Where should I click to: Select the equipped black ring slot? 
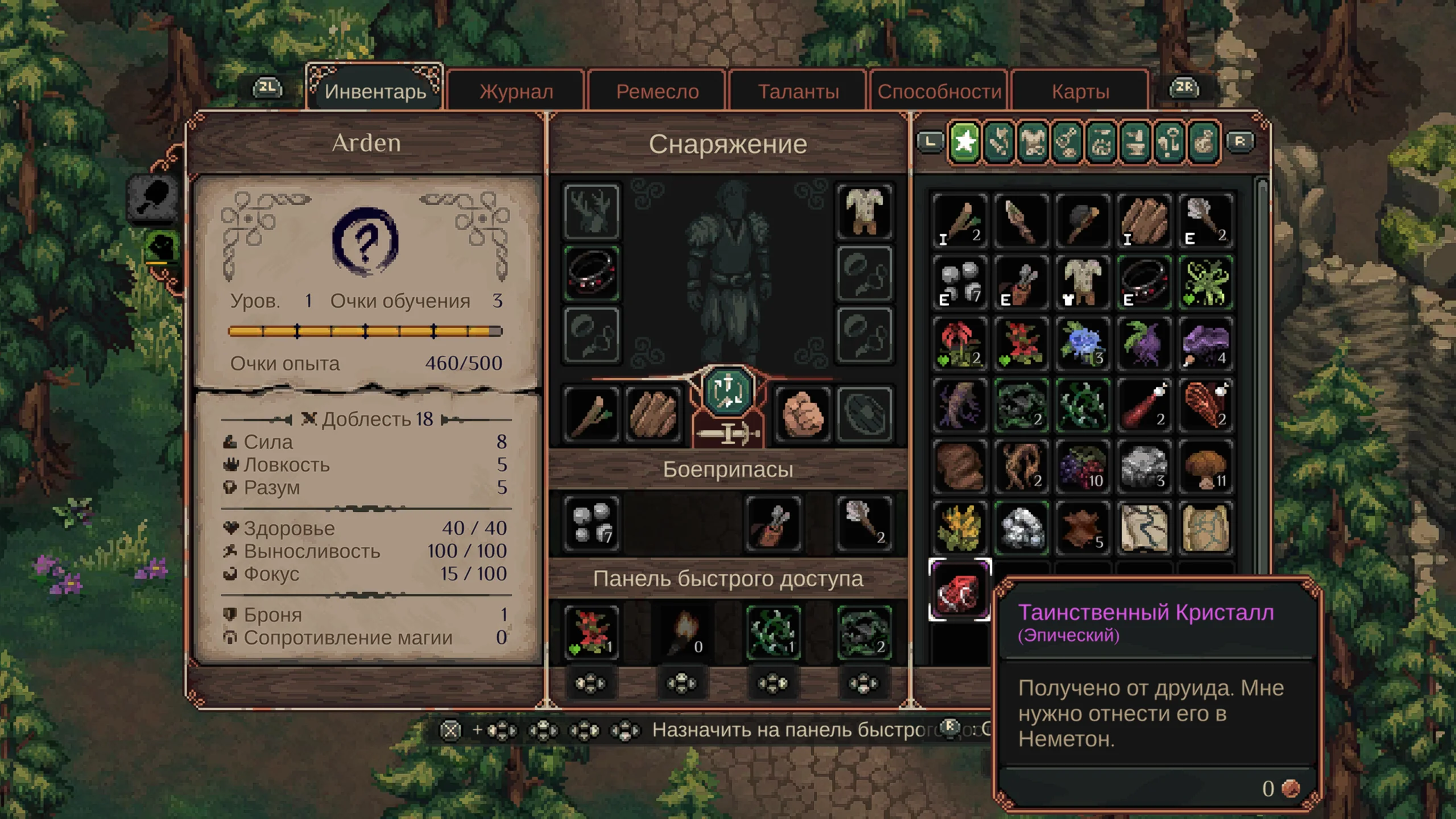pos(591,274)
